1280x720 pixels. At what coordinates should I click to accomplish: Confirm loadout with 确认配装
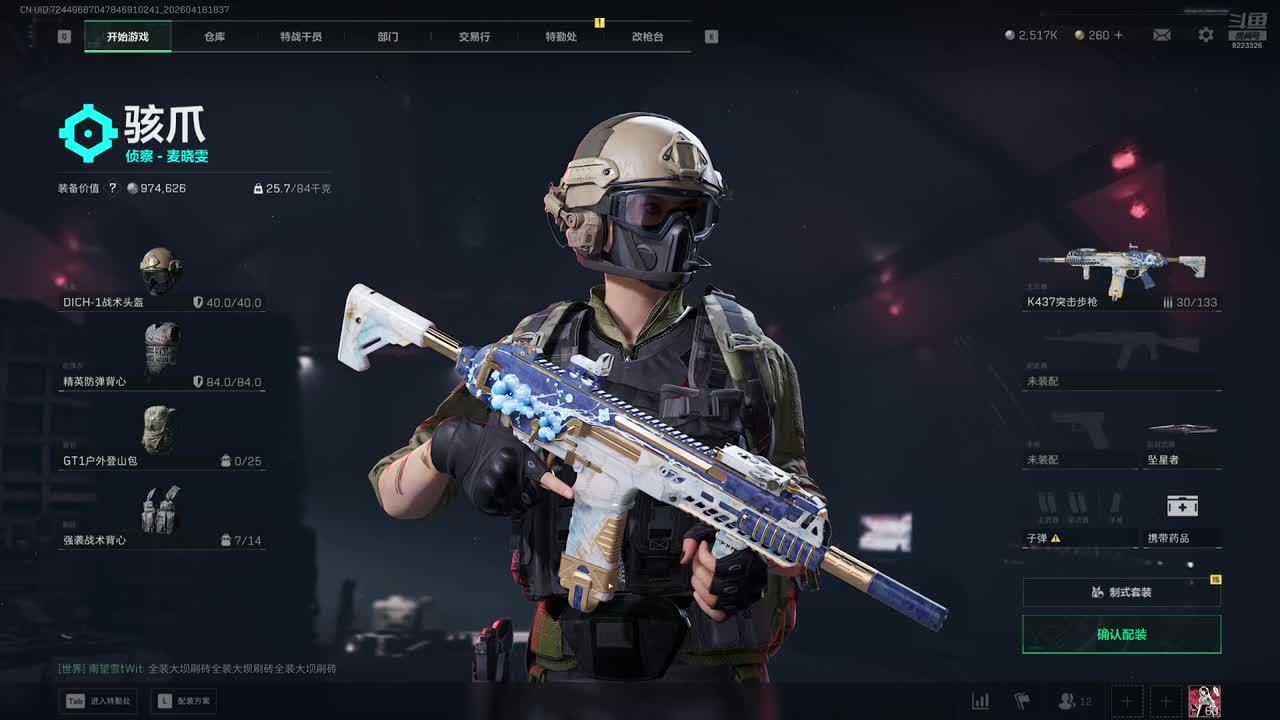tap(1121, 634)
